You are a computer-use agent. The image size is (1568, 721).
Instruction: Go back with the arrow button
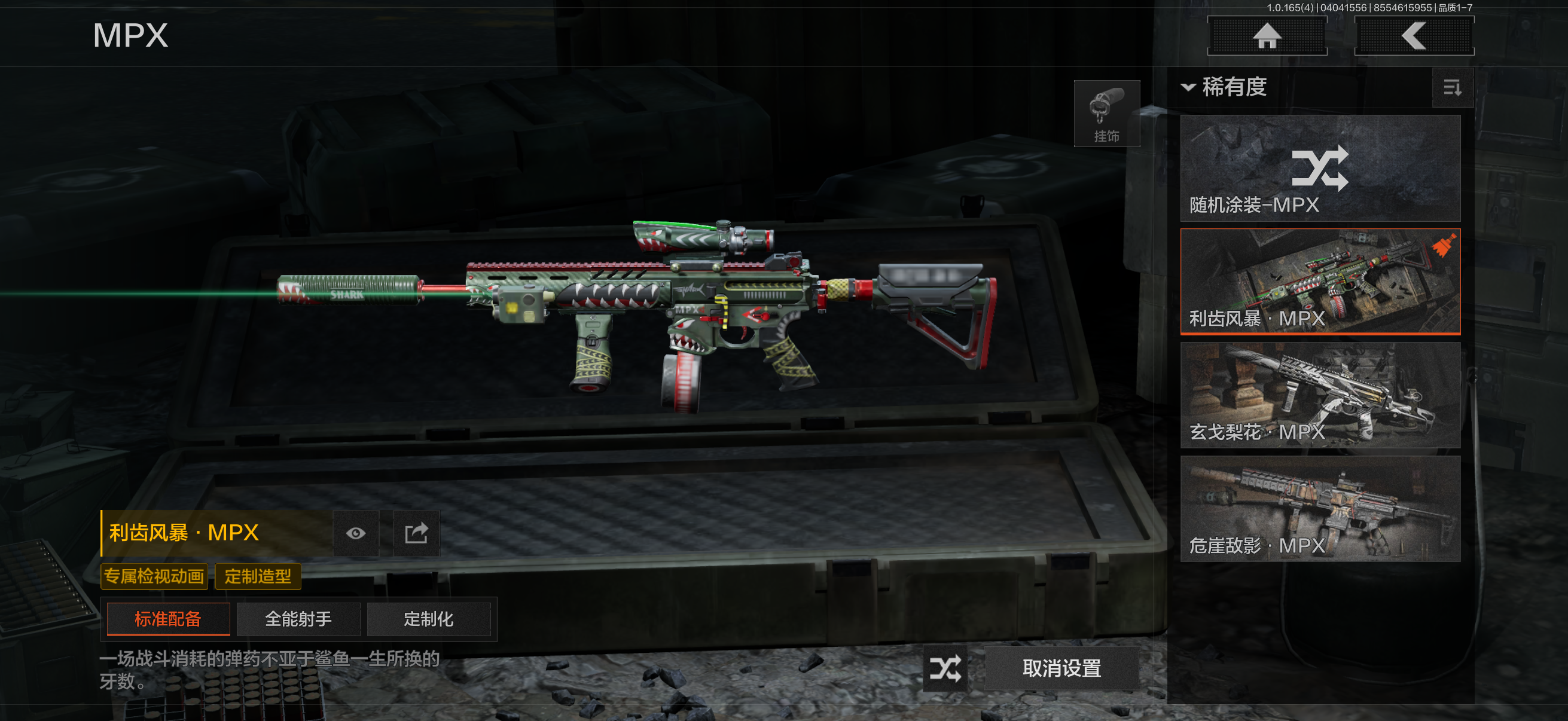point(1413,36)
